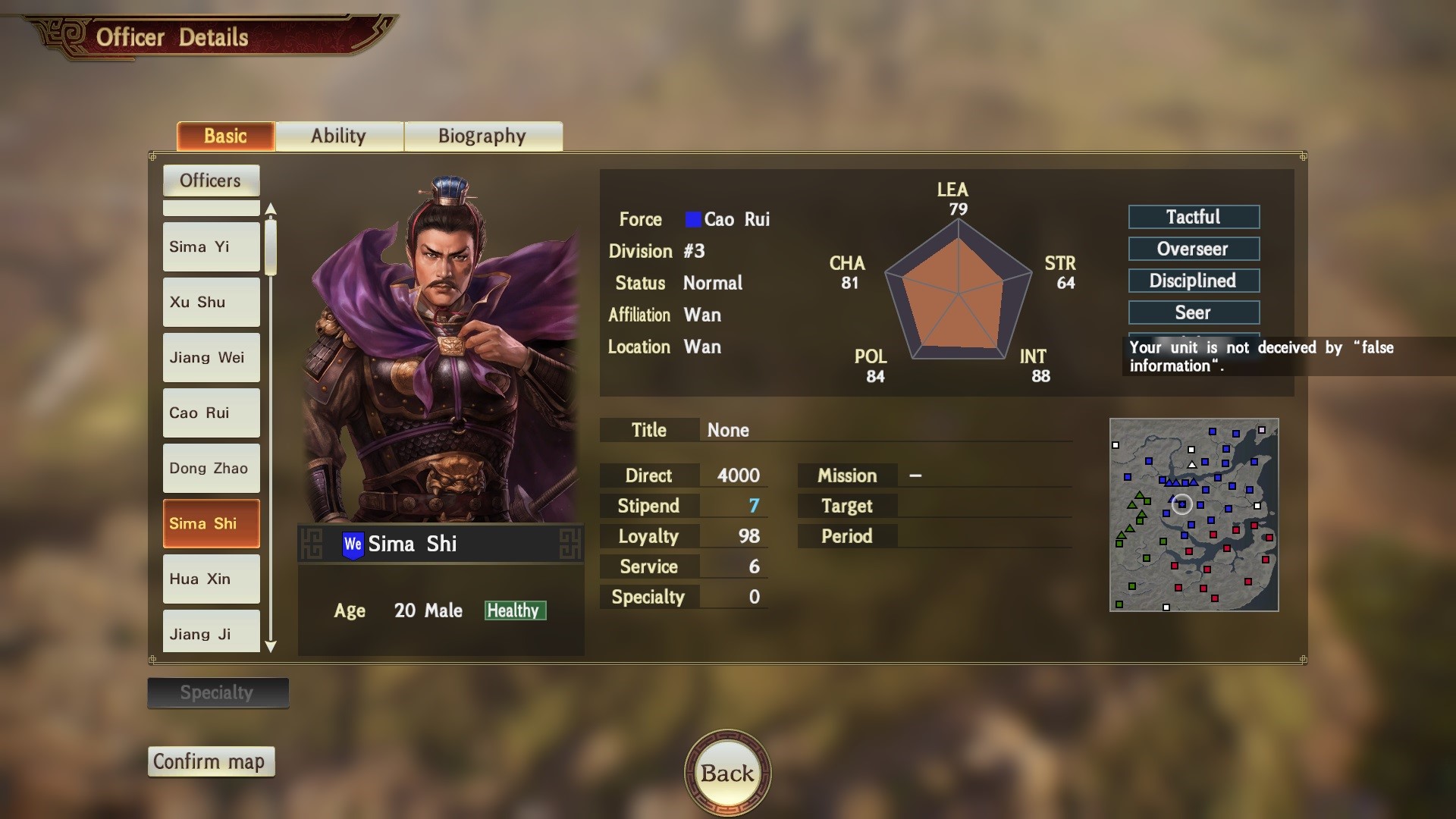The image size is (1456, 819).
Task: Select the Basic tab
Action: [225, 136]
